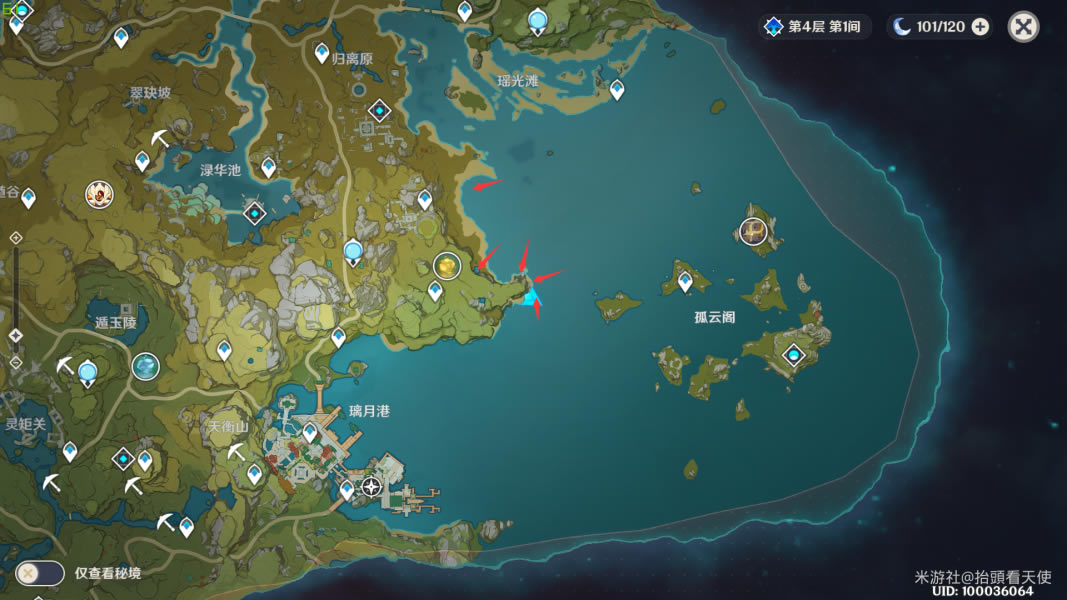Select the Statue of the Seven near 瑶光滩
The width and height of the screenshot is (1067, 600).
pos(538,20)
